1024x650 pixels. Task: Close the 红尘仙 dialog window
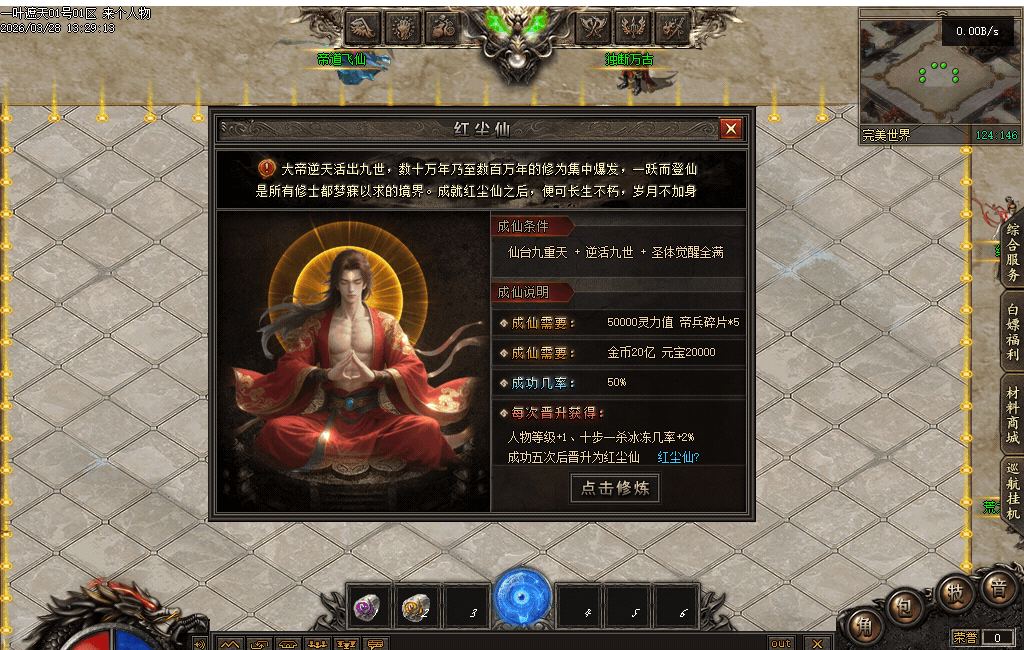pyautogui.click(x=731, y=129)
